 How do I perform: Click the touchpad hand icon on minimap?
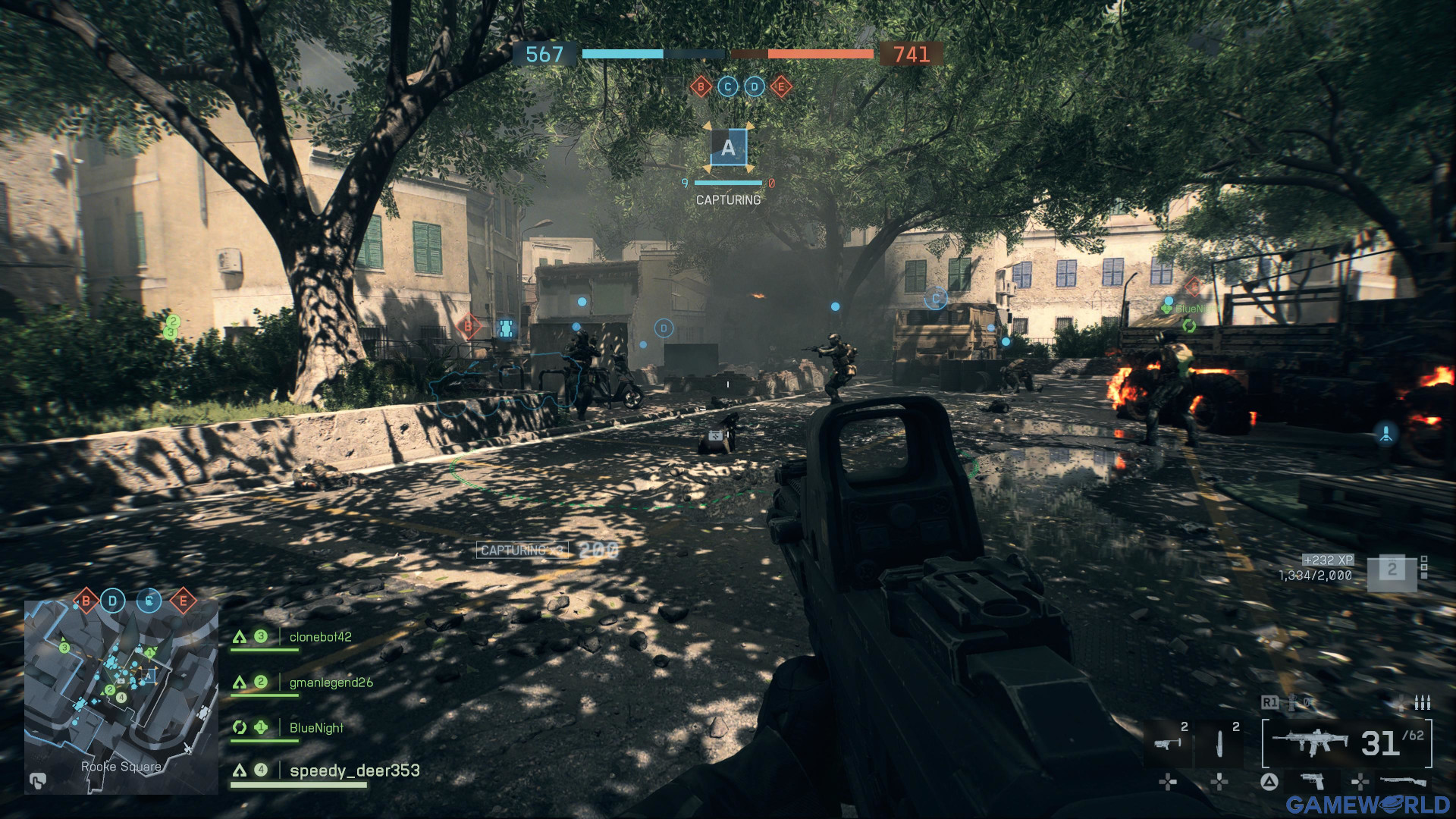click(37, 780)
